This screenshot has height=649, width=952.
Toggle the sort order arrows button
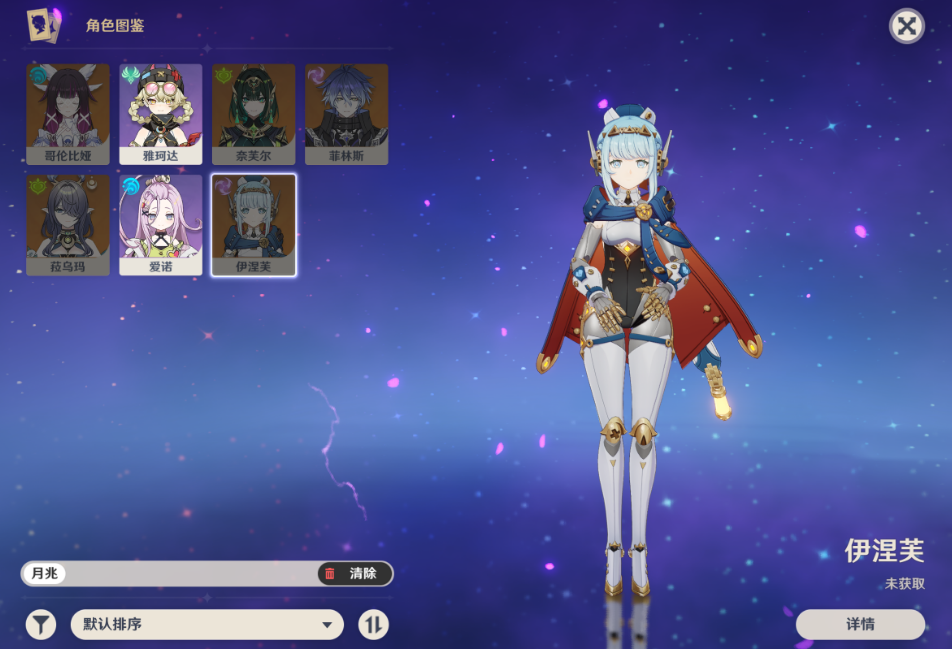pyautogui.click(x=373, y=625)
